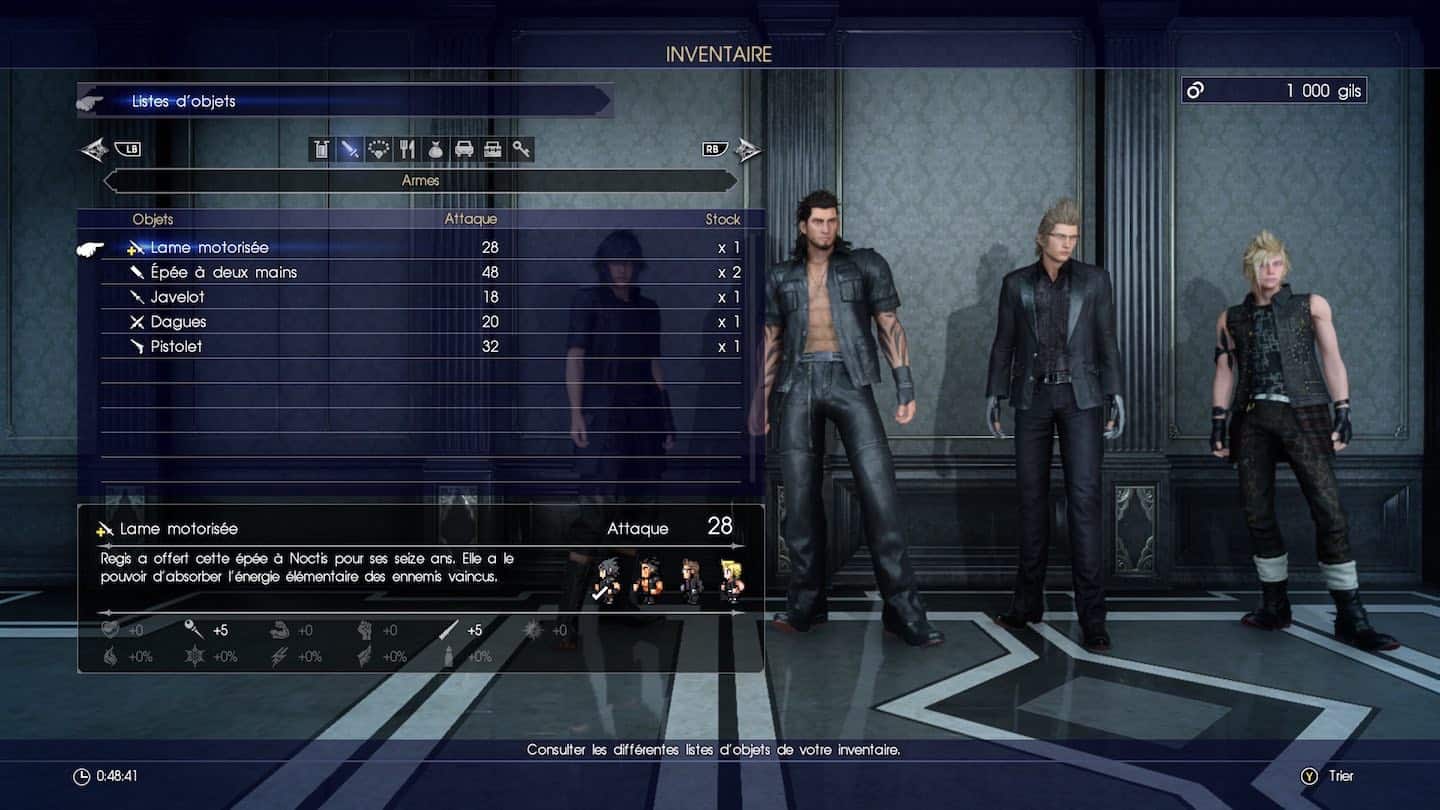The image size is (1440, 810).
Task: Switch to the car parts category tab
Action: pyautogui.click(x=464, y=149)
